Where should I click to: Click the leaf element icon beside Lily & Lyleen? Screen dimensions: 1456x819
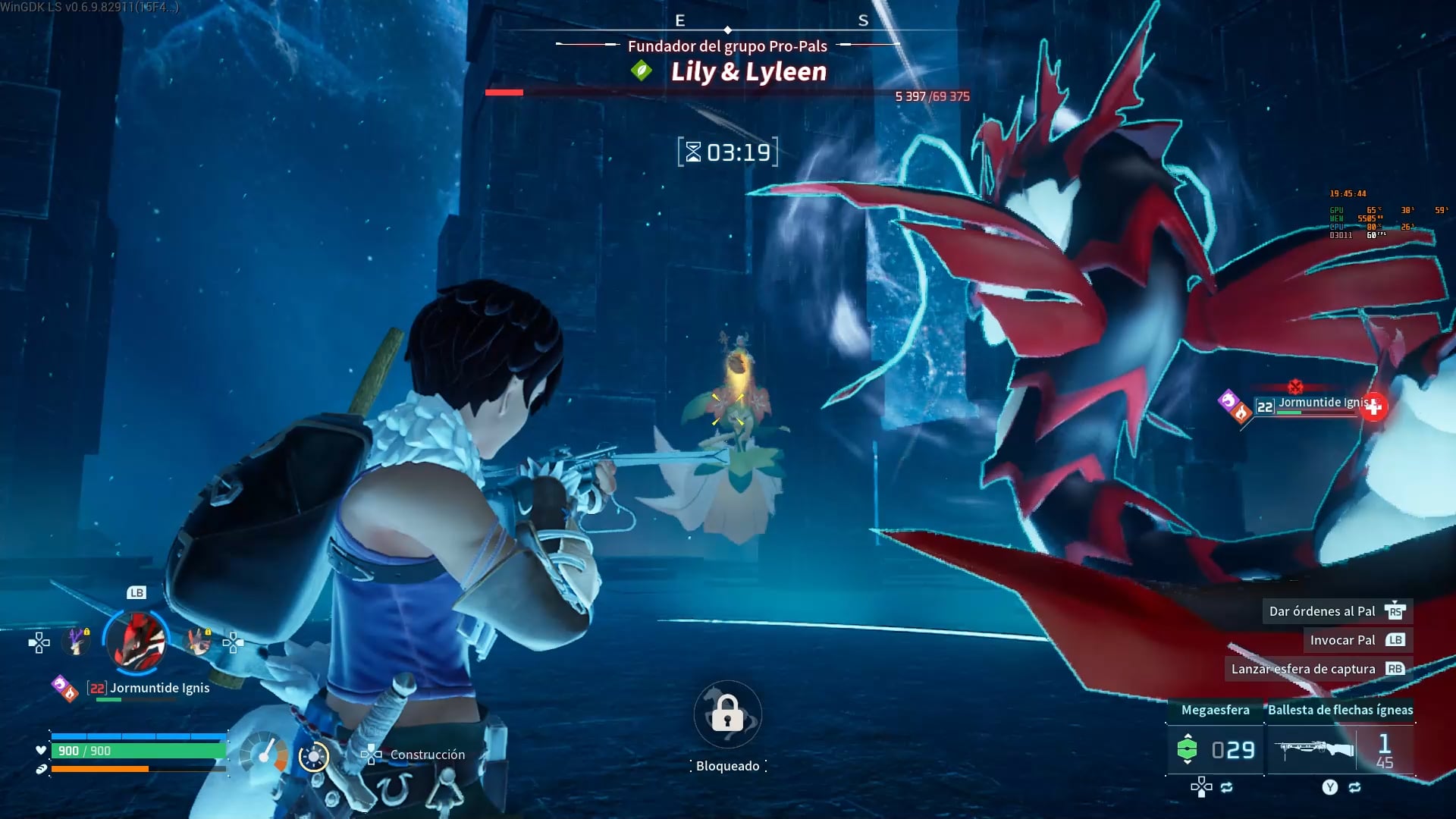pos(642,71)
